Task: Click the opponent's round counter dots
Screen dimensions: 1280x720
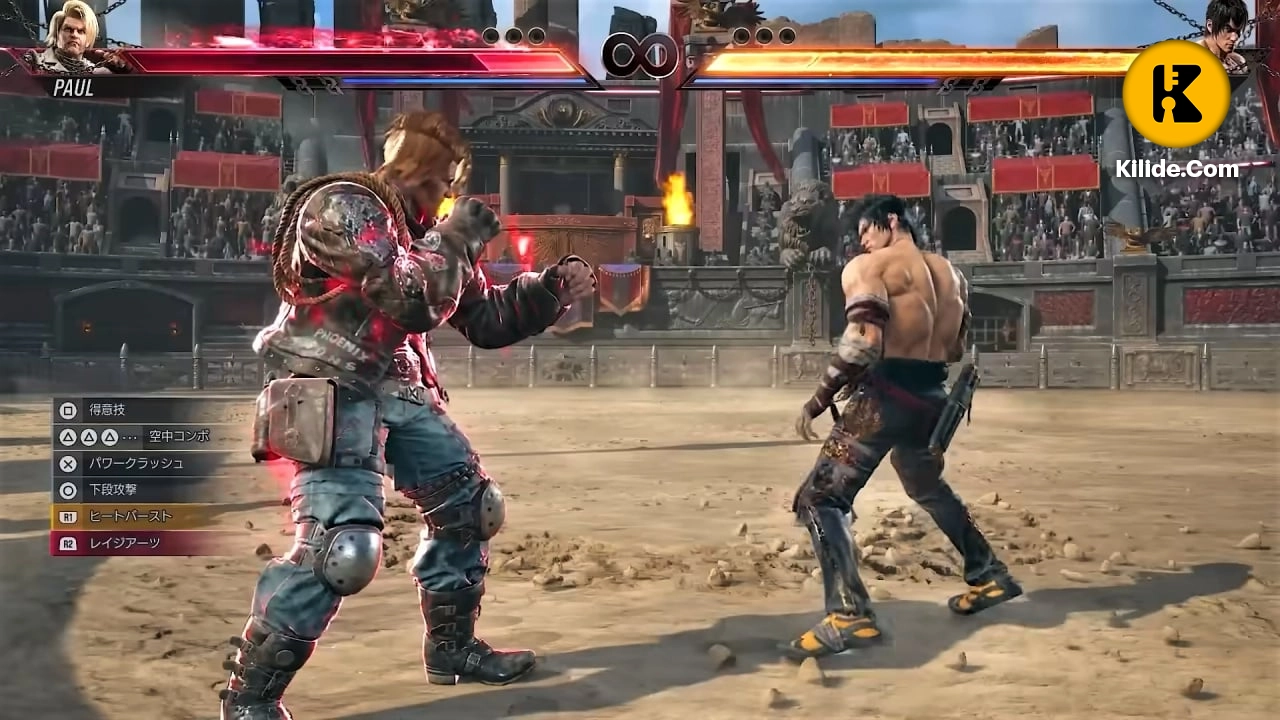Action: [x=765, y=35]
